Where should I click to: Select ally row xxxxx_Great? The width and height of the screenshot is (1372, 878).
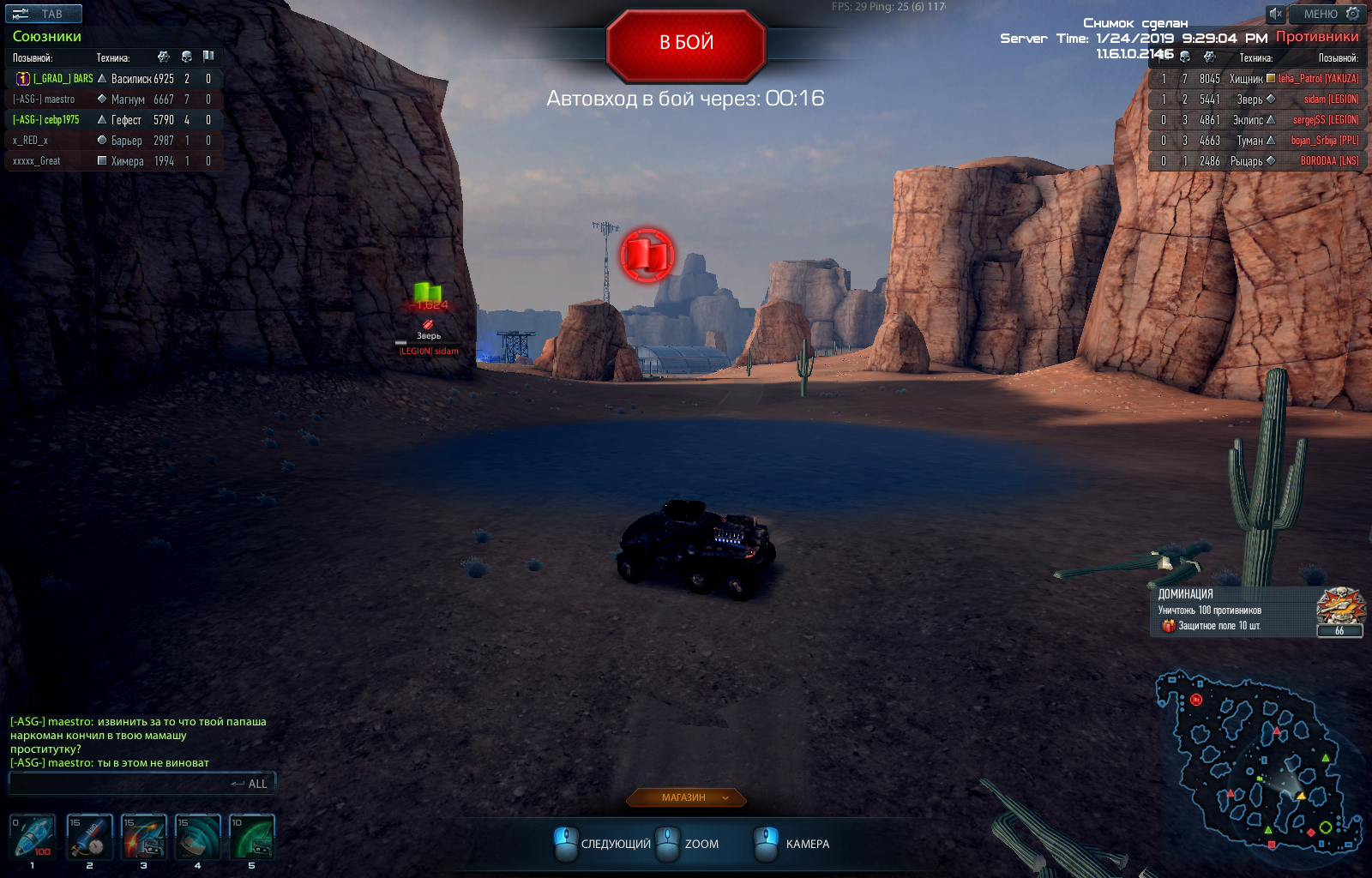click(113, 161)
